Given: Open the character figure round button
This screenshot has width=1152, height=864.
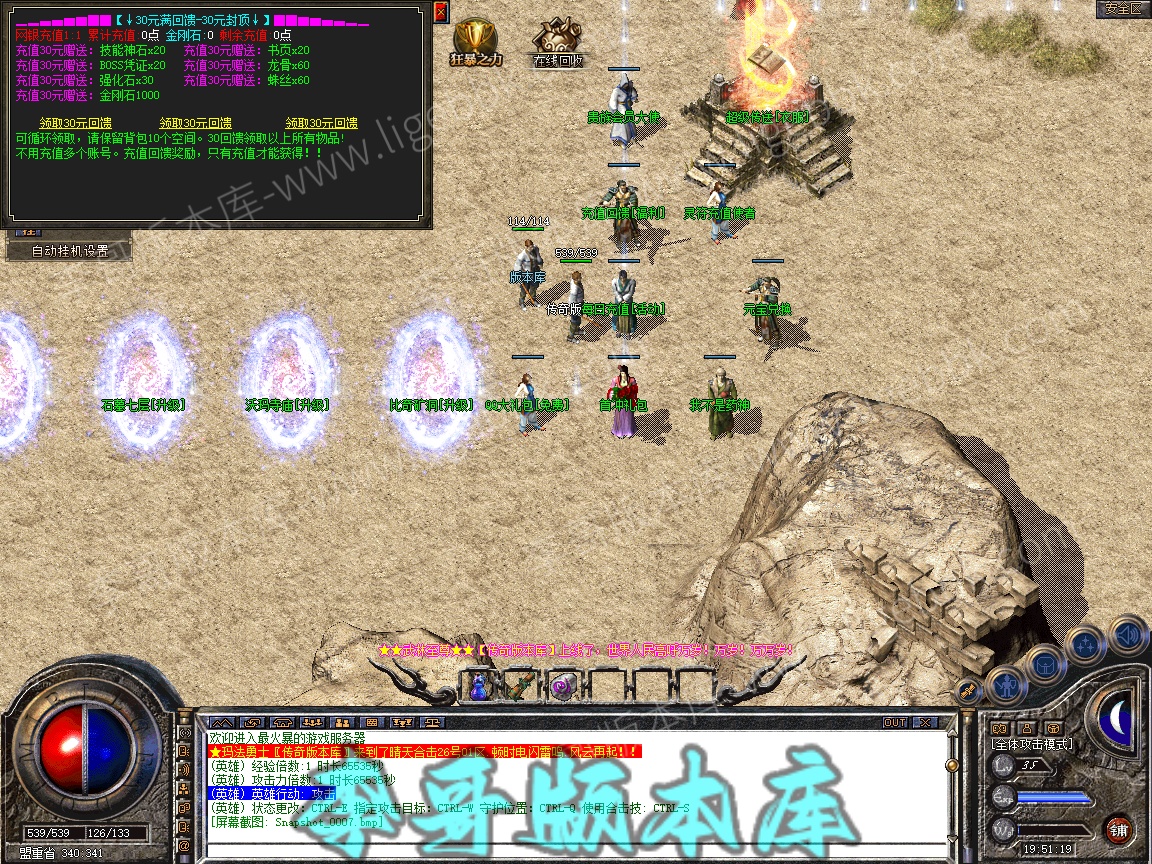Looking at the screenshot, I should (1005, 685).
